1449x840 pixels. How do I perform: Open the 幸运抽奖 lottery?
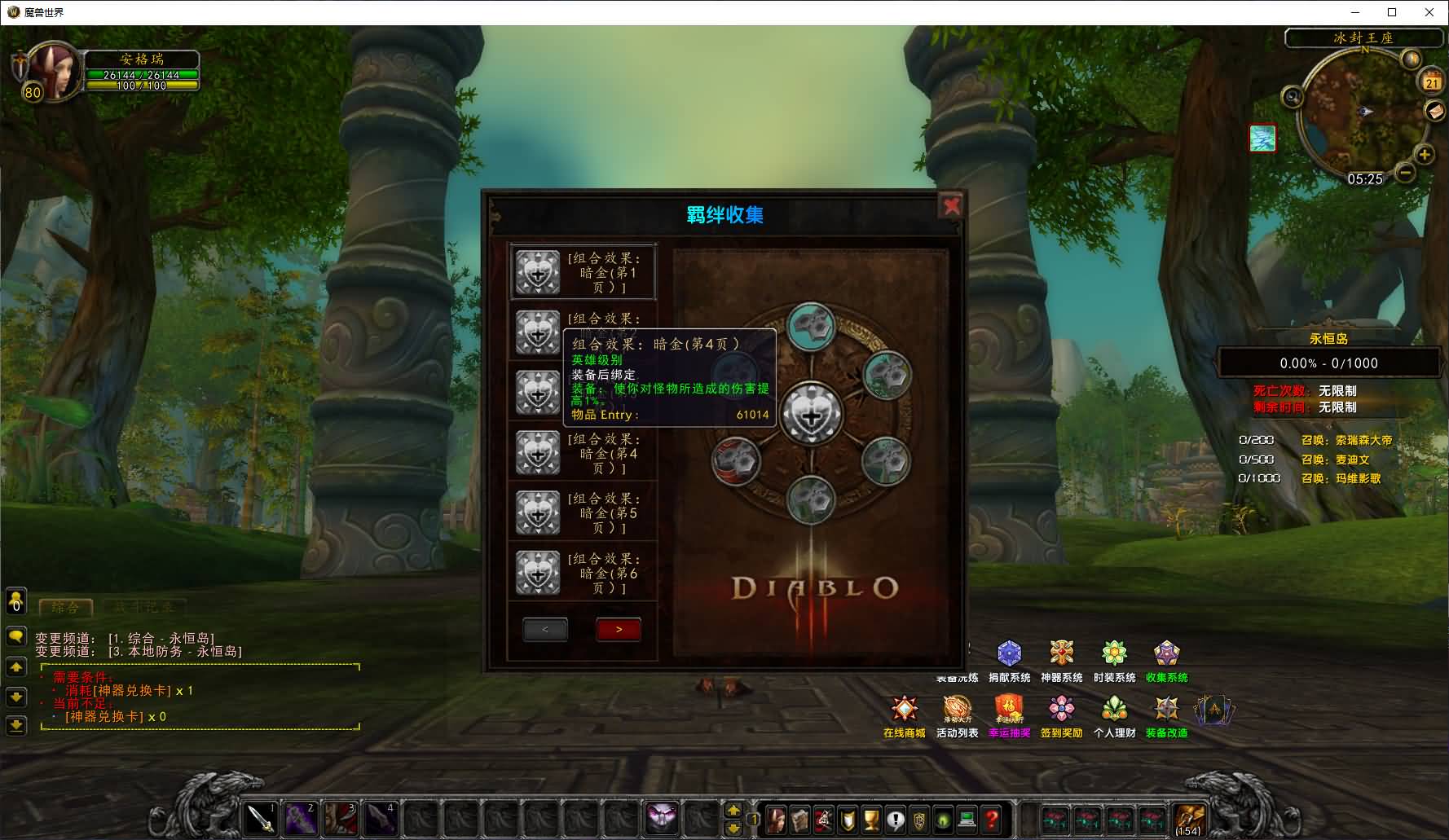click(1009, 710)
